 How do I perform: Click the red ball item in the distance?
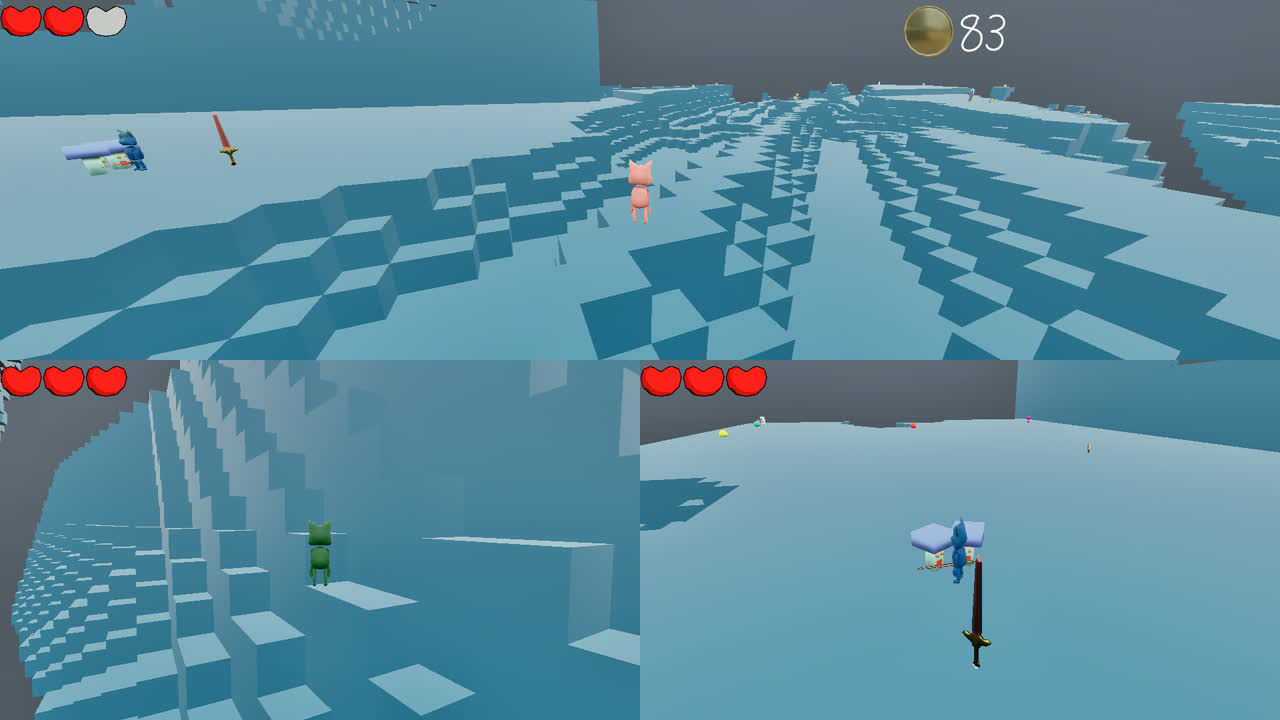click(x=912, y=426)
